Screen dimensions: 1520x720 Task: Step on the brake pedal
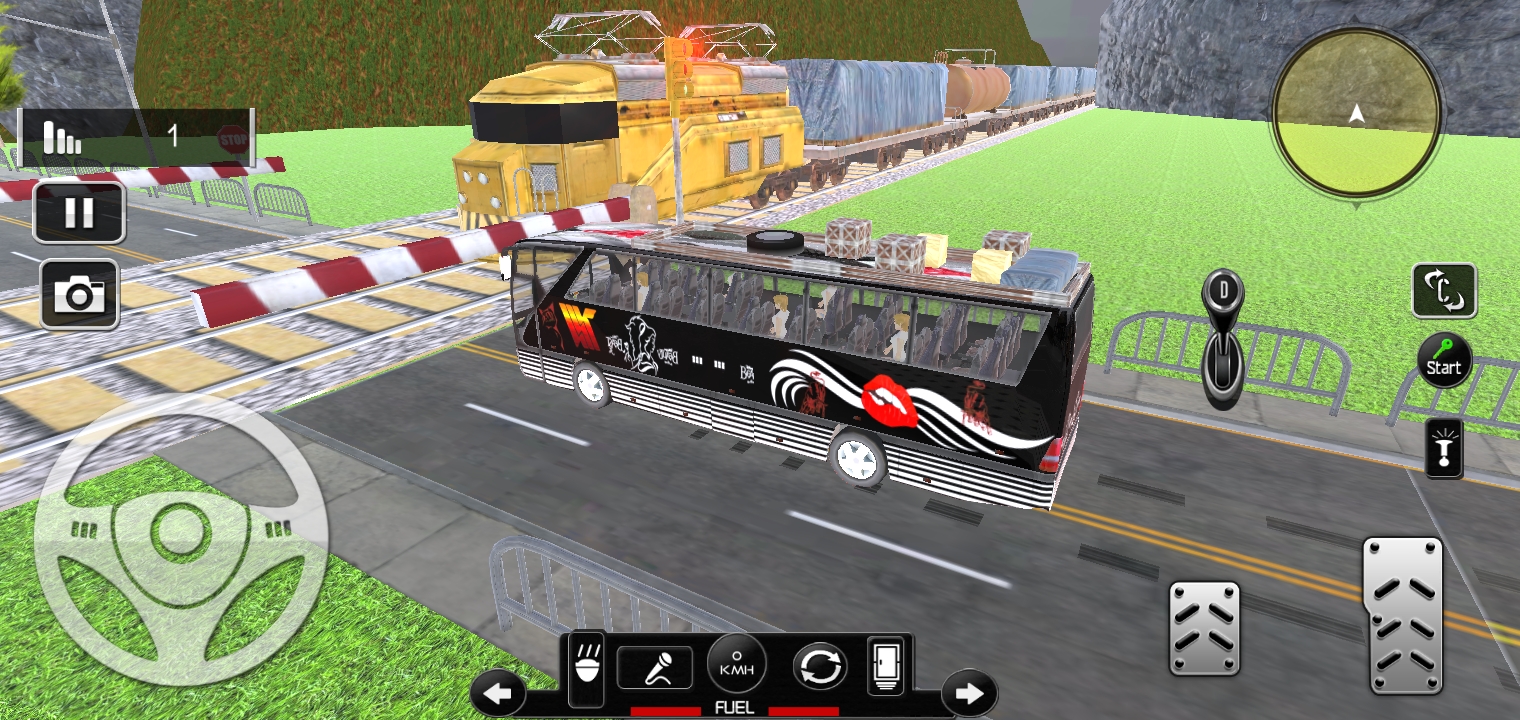(1204, 628)
